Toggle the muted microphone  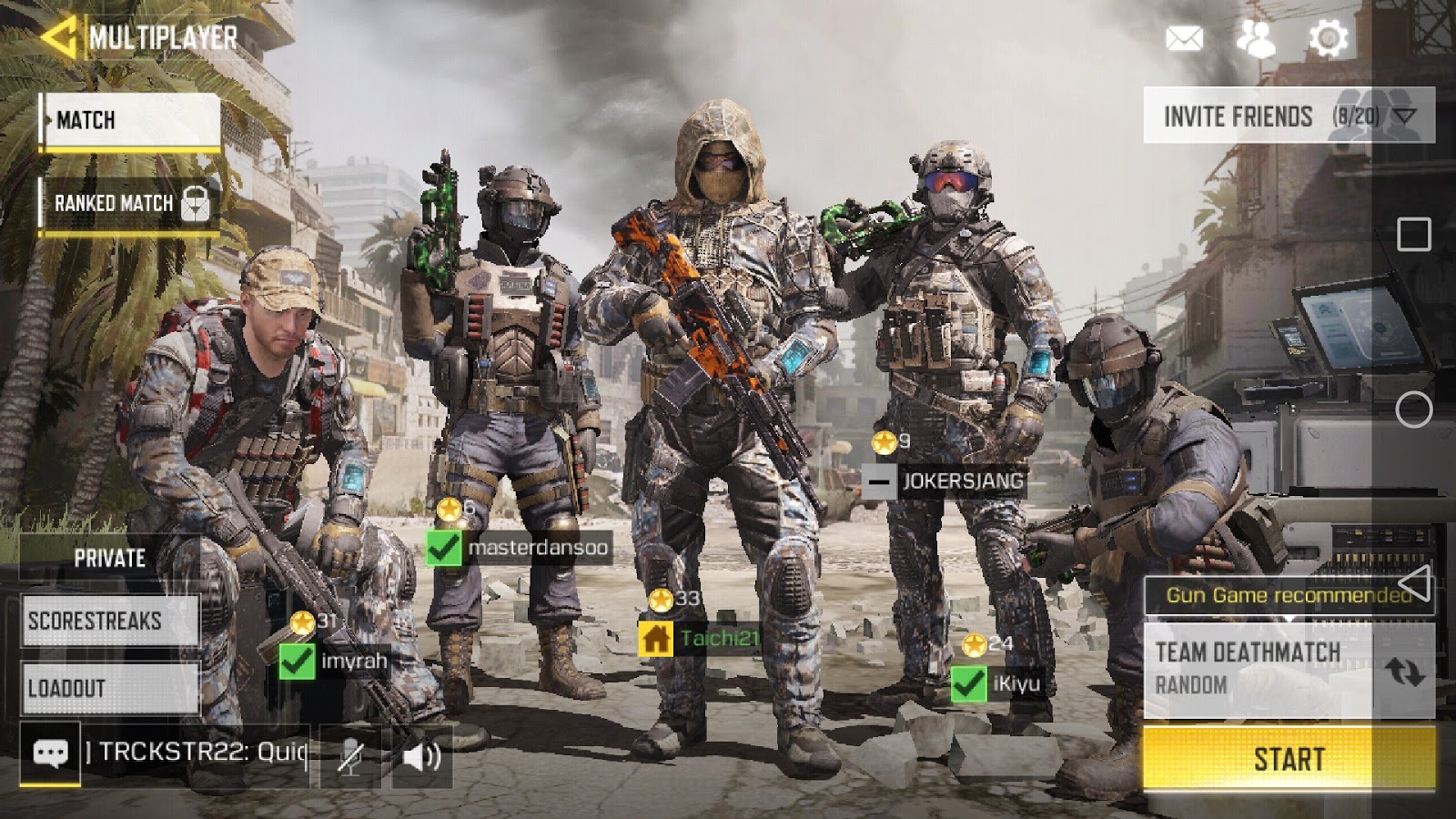(350, 755)
